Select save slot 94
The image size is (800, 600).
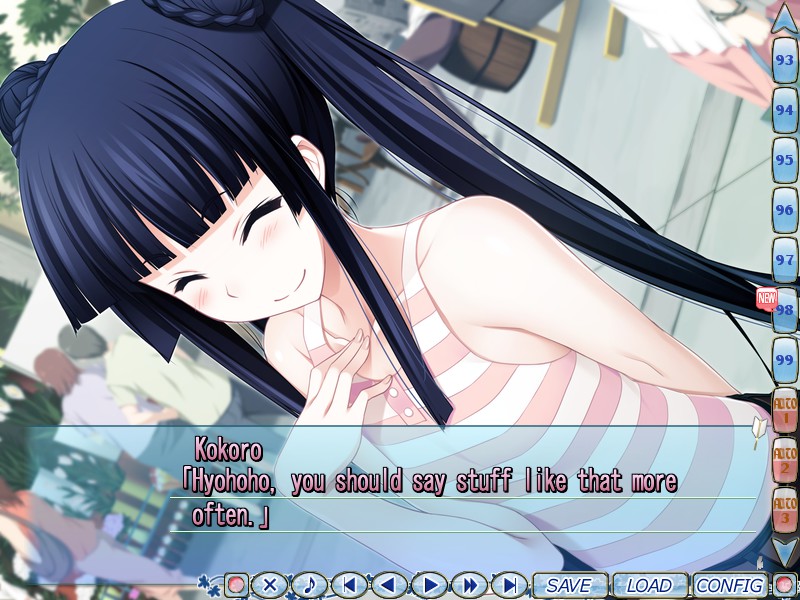pyautogui.click(x=785, y=110)
